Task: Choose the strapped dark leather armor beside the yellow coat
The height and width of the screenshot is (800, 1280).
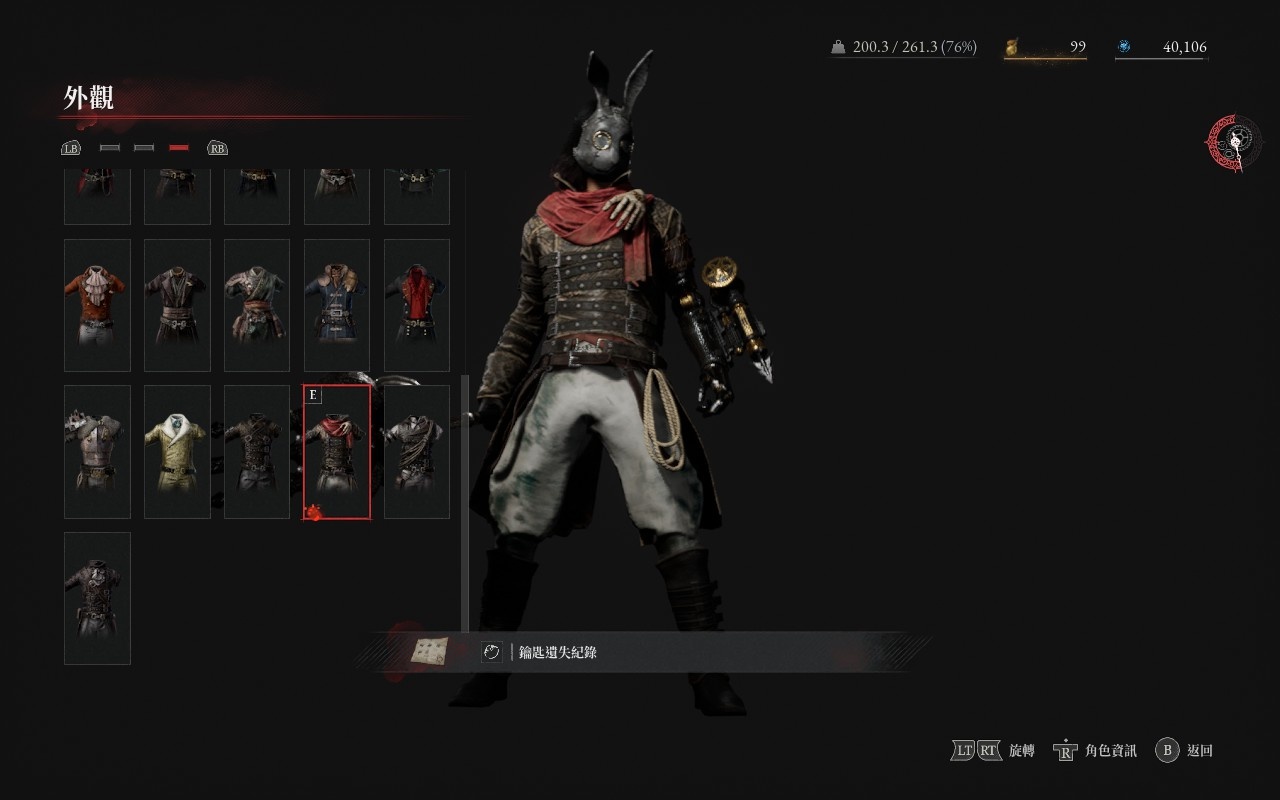Action: (257, 452)
